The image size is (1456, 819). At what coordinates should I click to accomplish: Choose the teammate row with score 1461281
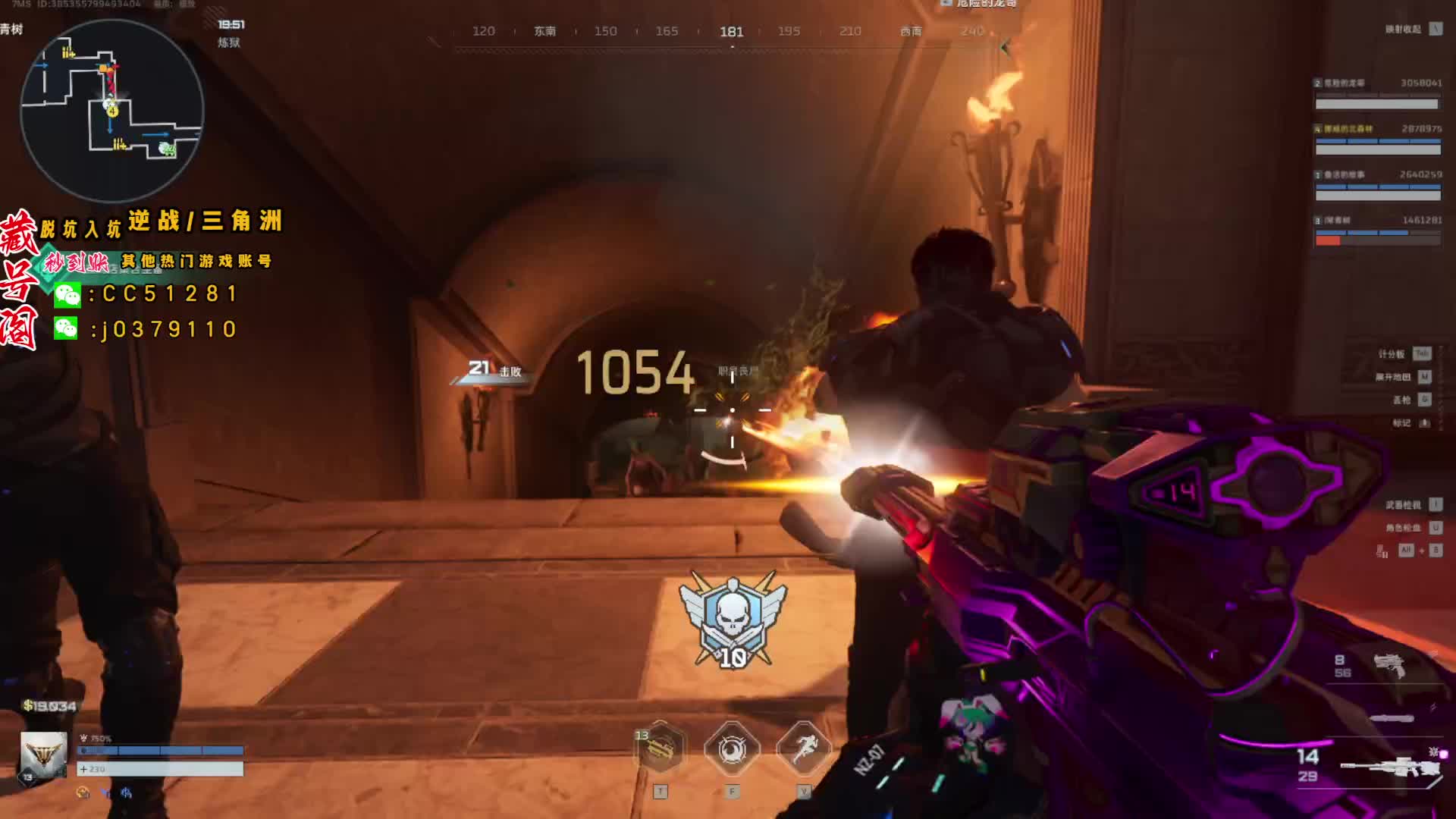pos(1377,231)
